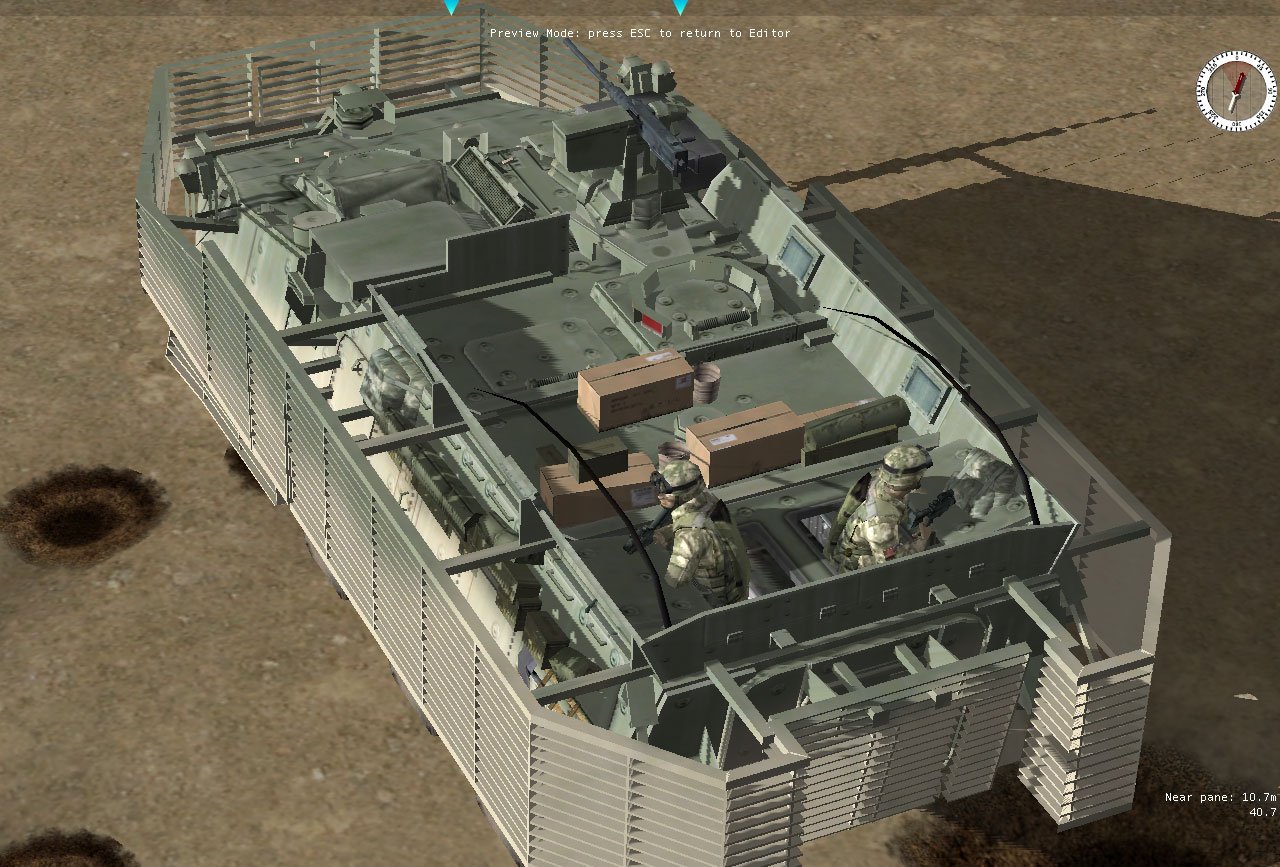Click the red compass needle
This screenshot has height=867, width=1280.
1240,82
